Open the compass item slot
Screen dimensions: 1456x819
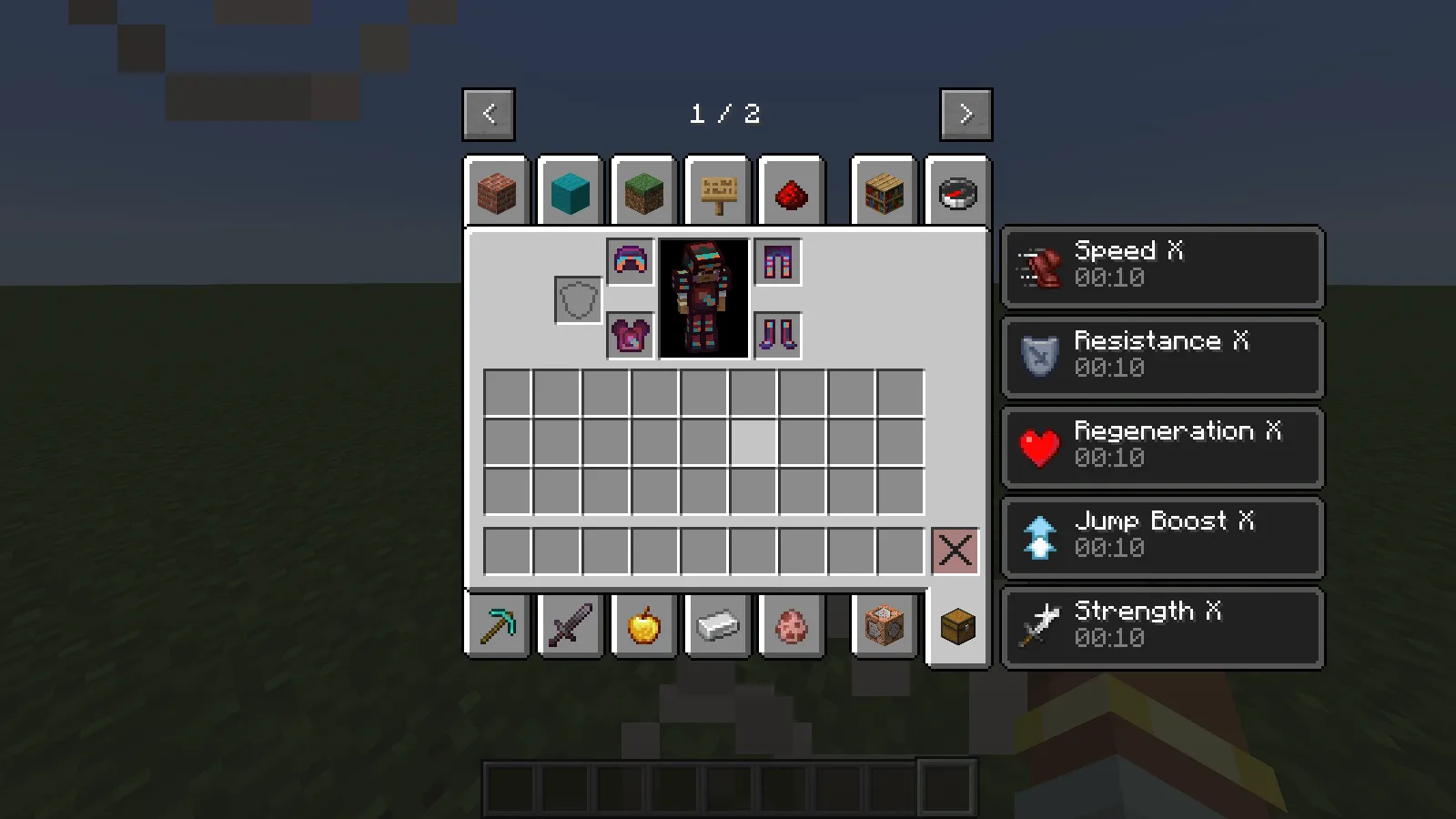pyautogui.click(x=957, y=192)
